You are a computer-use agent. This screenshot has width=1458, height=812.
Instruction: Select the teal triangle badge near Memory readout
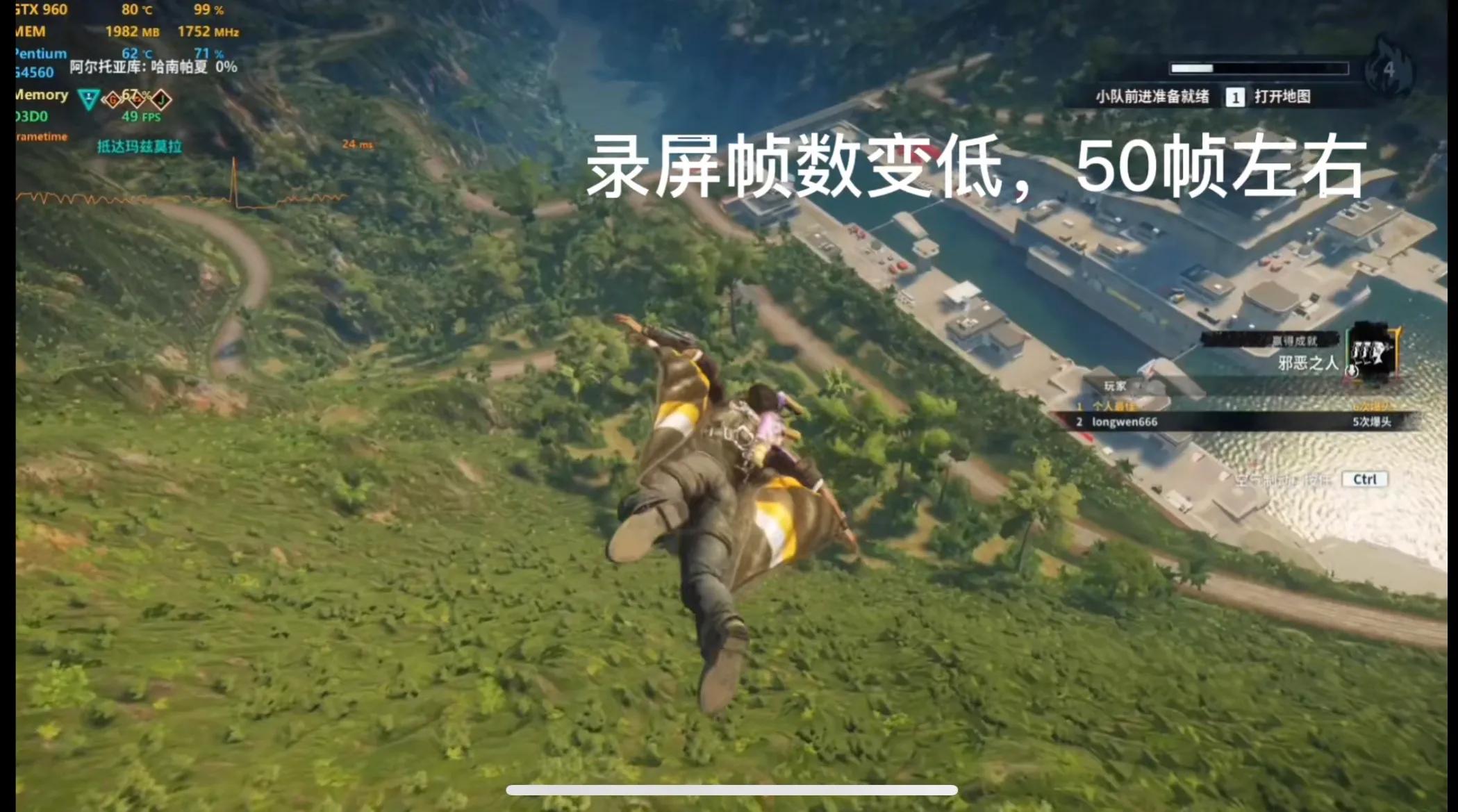tap(88, 99)
